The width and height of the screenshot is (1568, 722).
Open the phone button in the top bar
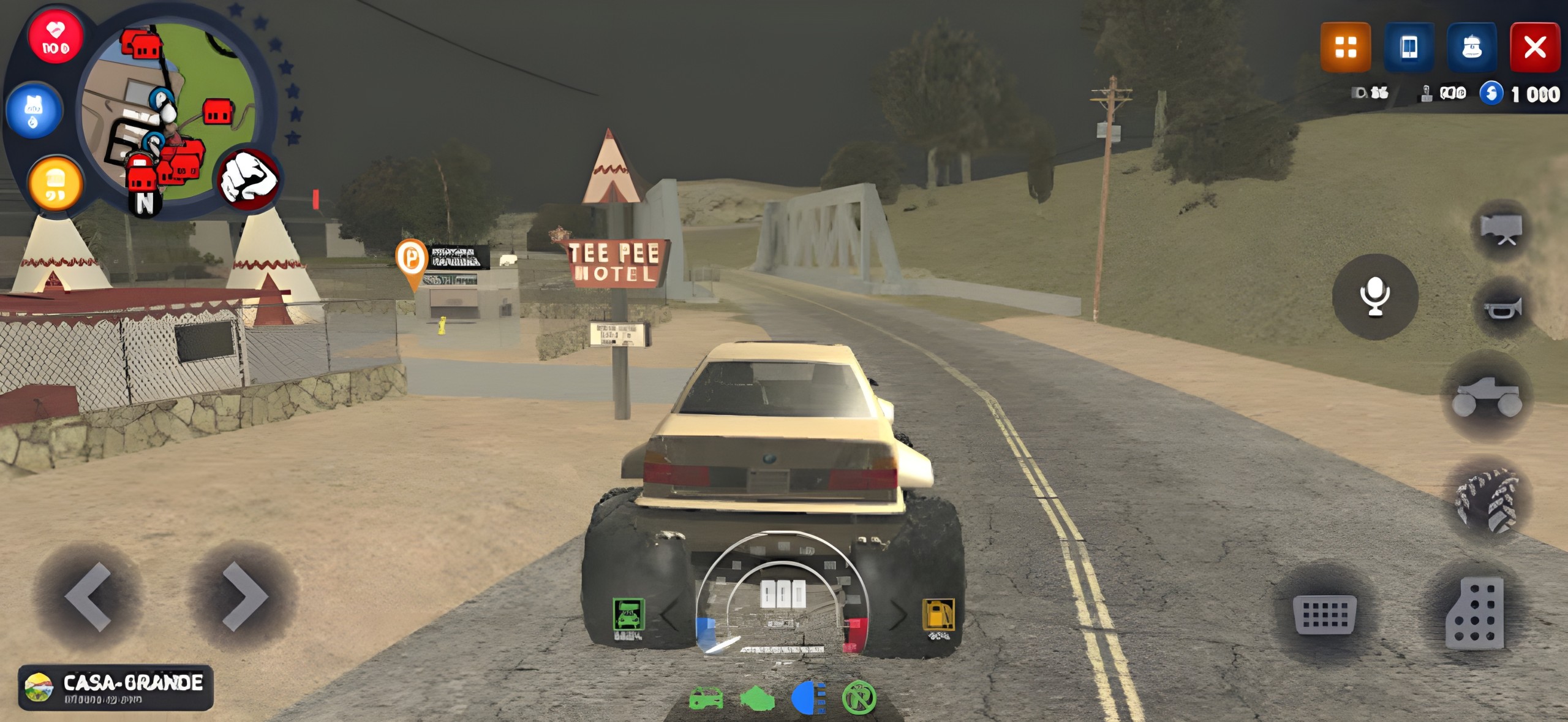pos(1409,47)
